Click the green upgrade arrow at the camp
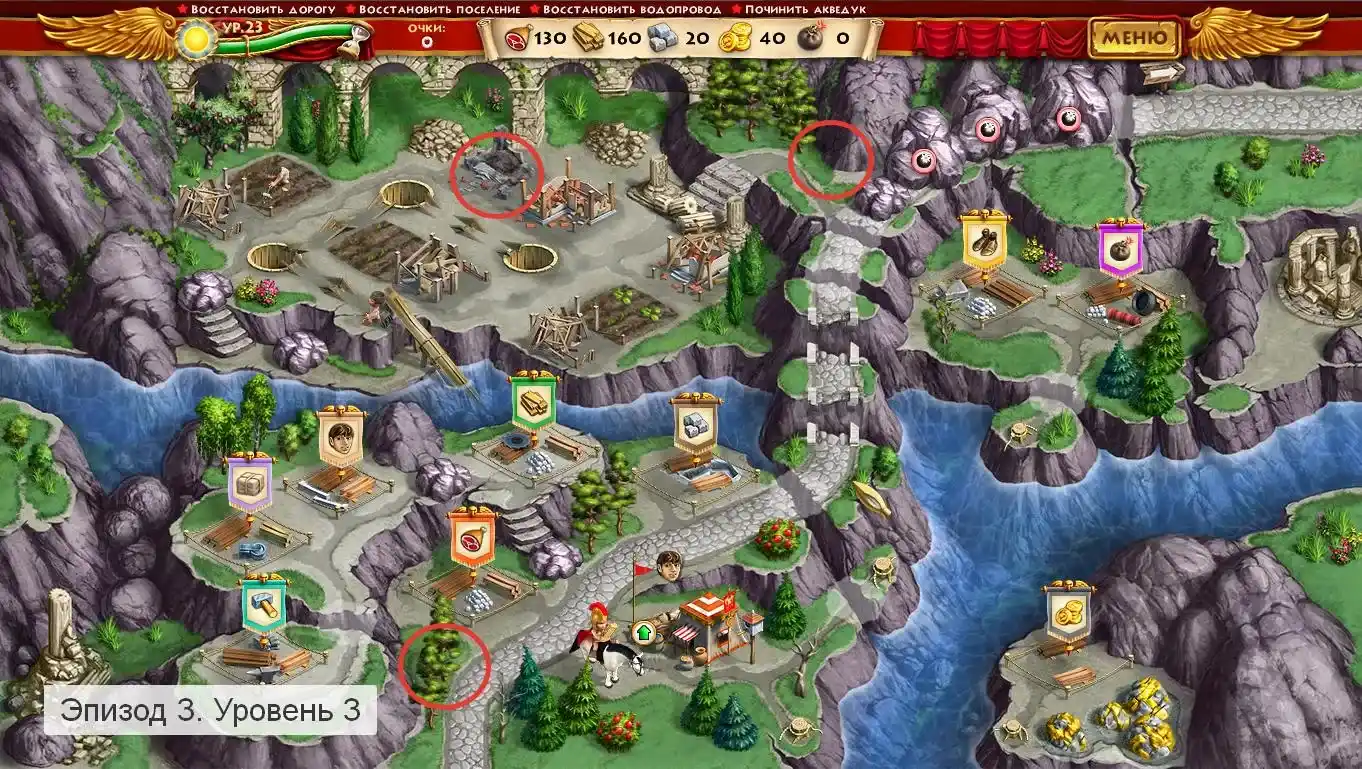 (x=641, y=632)
